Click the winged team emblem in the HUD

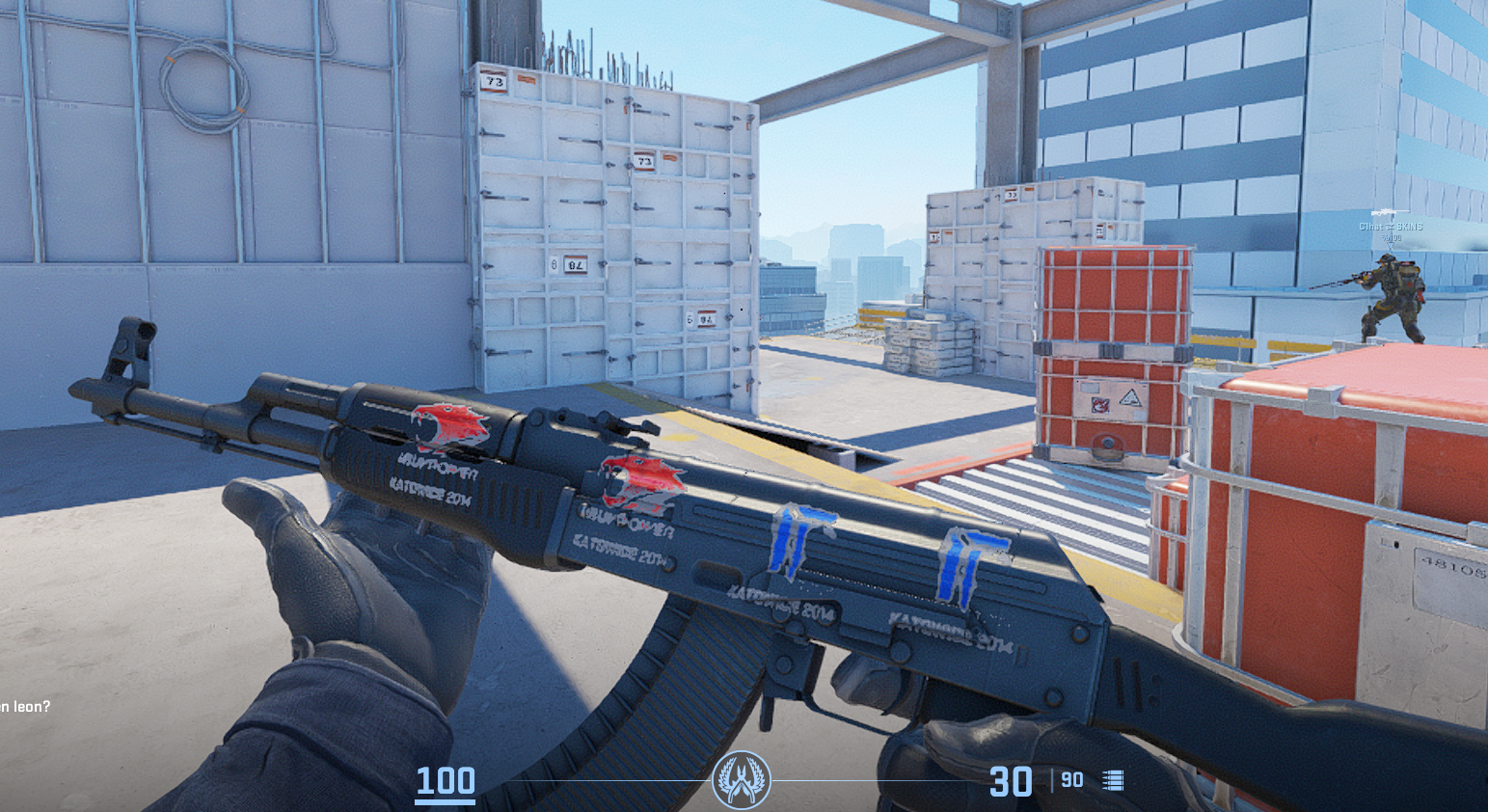741,780
